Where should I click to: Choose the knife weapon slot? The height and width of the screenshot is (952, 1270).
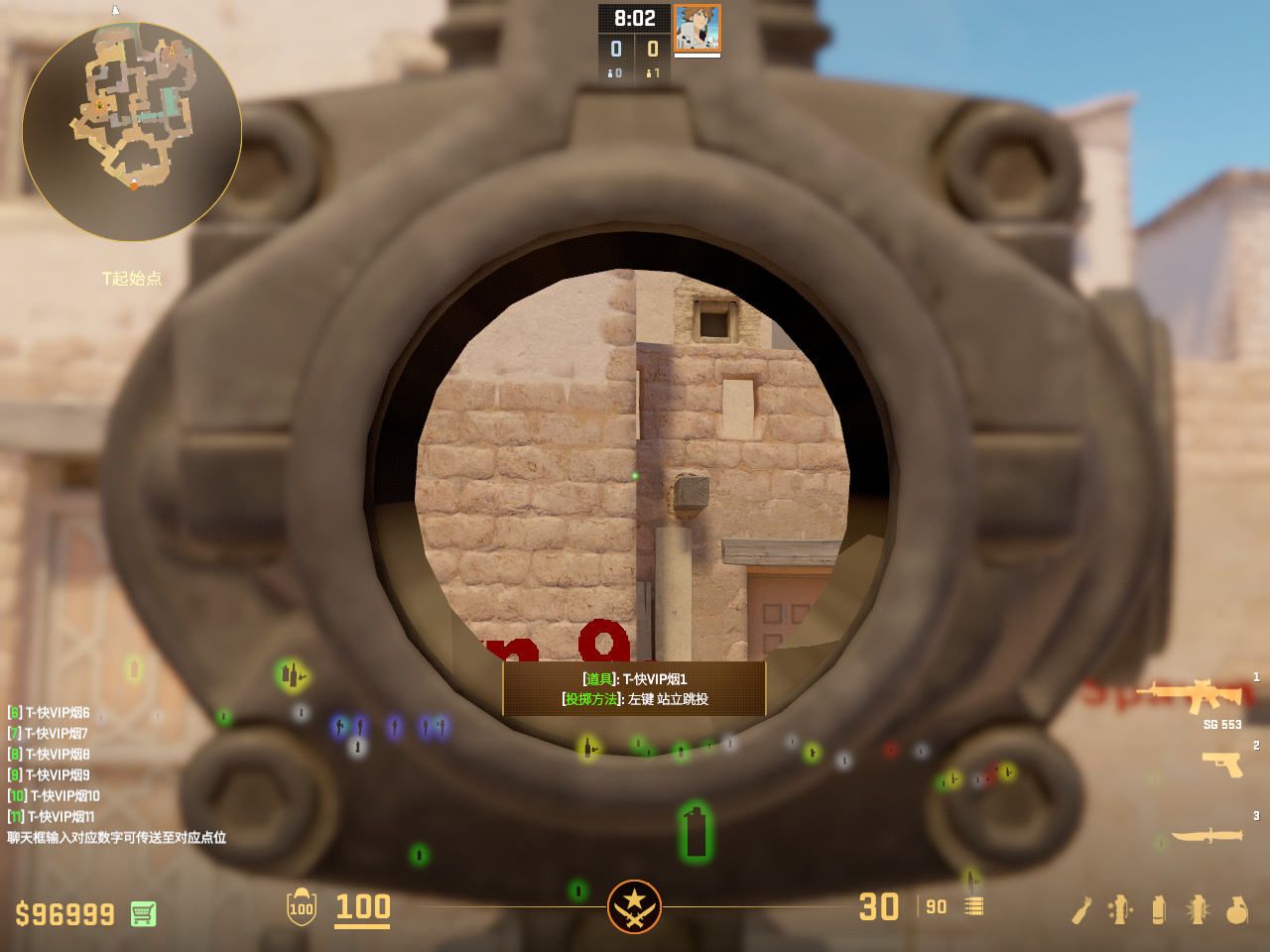[1206, 835]
